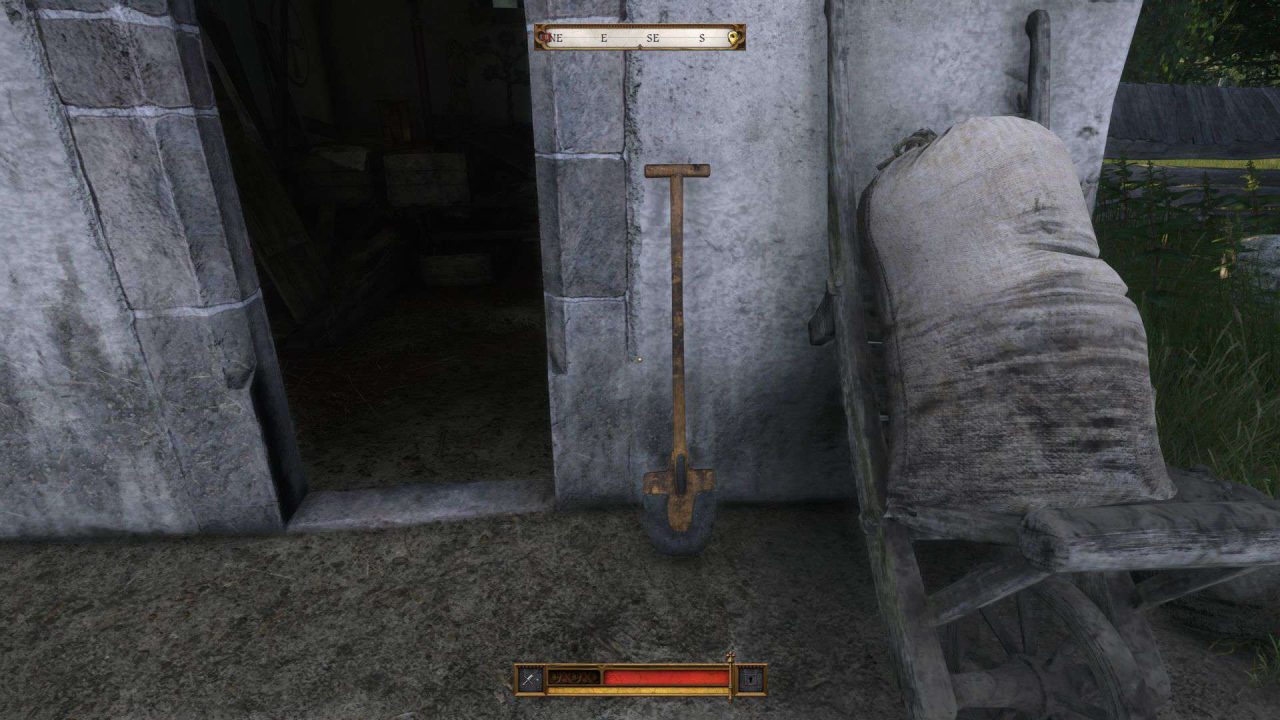The height and width of the screenshot is (720, 1280).
Task: Select the E marking on the compass bar
Action: [603, 37]
